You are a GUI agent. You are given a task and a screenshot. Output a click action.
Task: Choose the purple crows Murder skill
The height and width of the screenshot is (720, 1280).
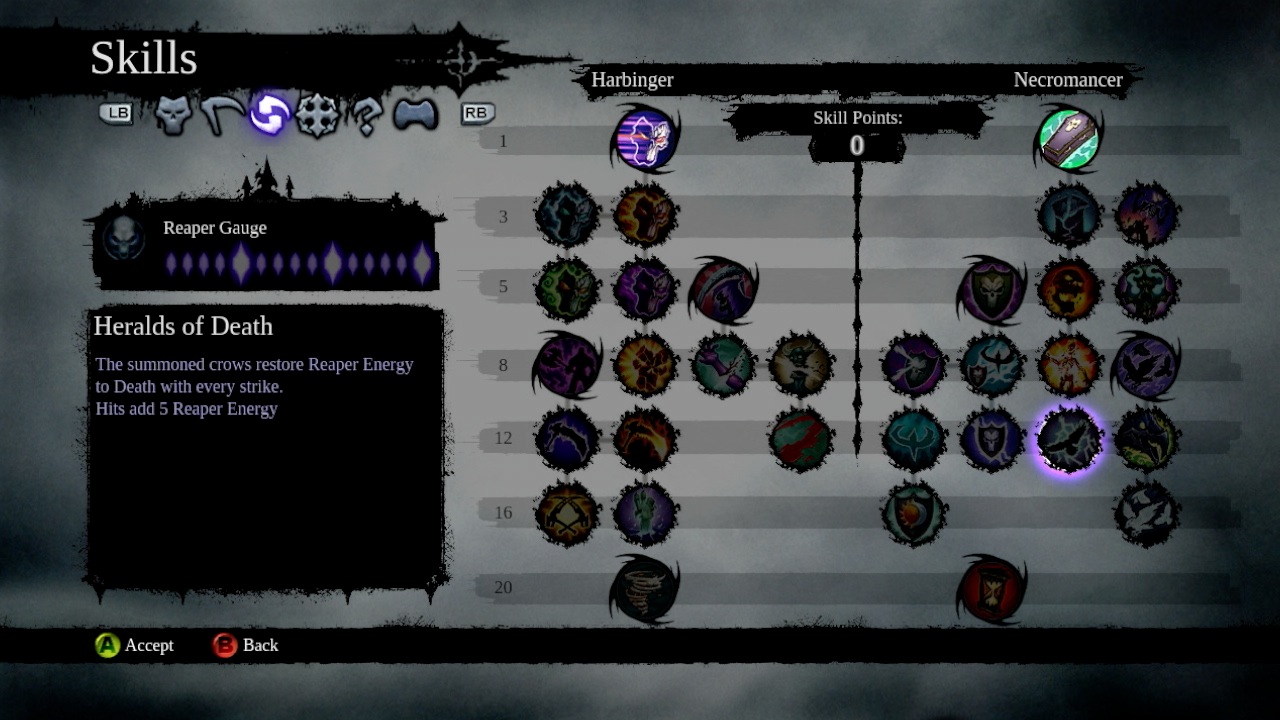1145,364
